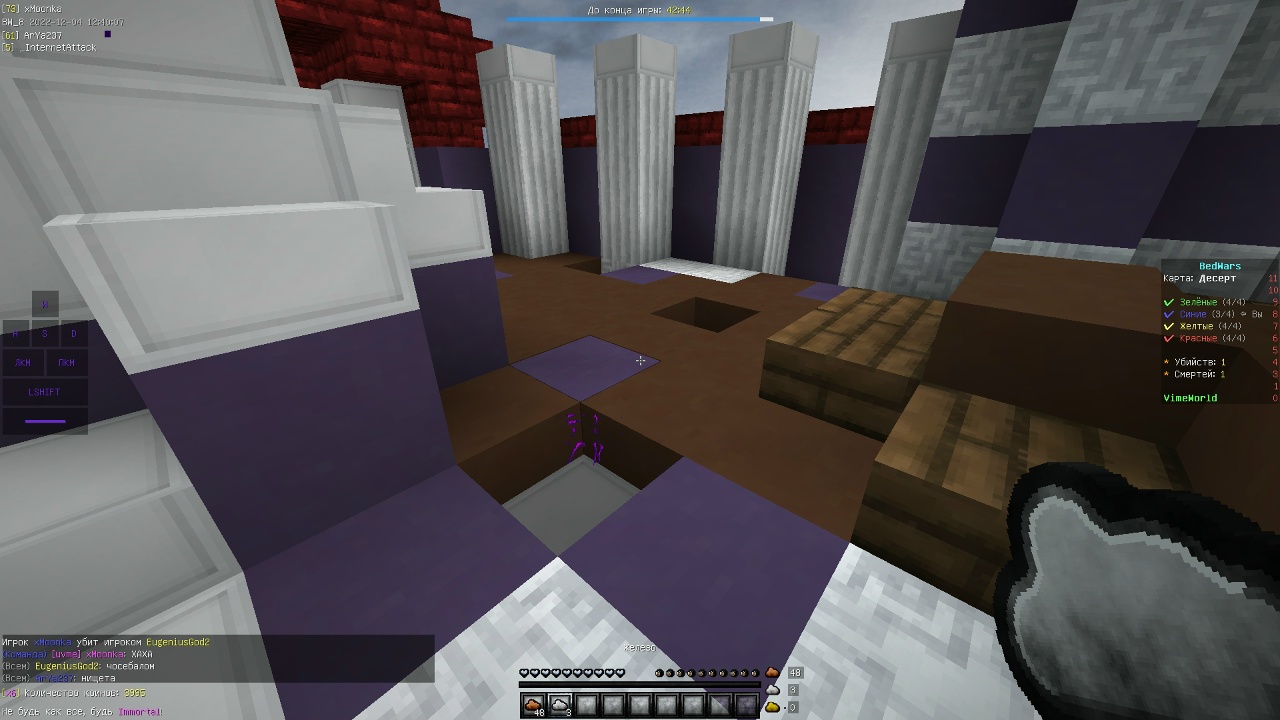Select the first iron ingot hotbar slot
The image size is (1280, 720).
(x=533, y=703)
